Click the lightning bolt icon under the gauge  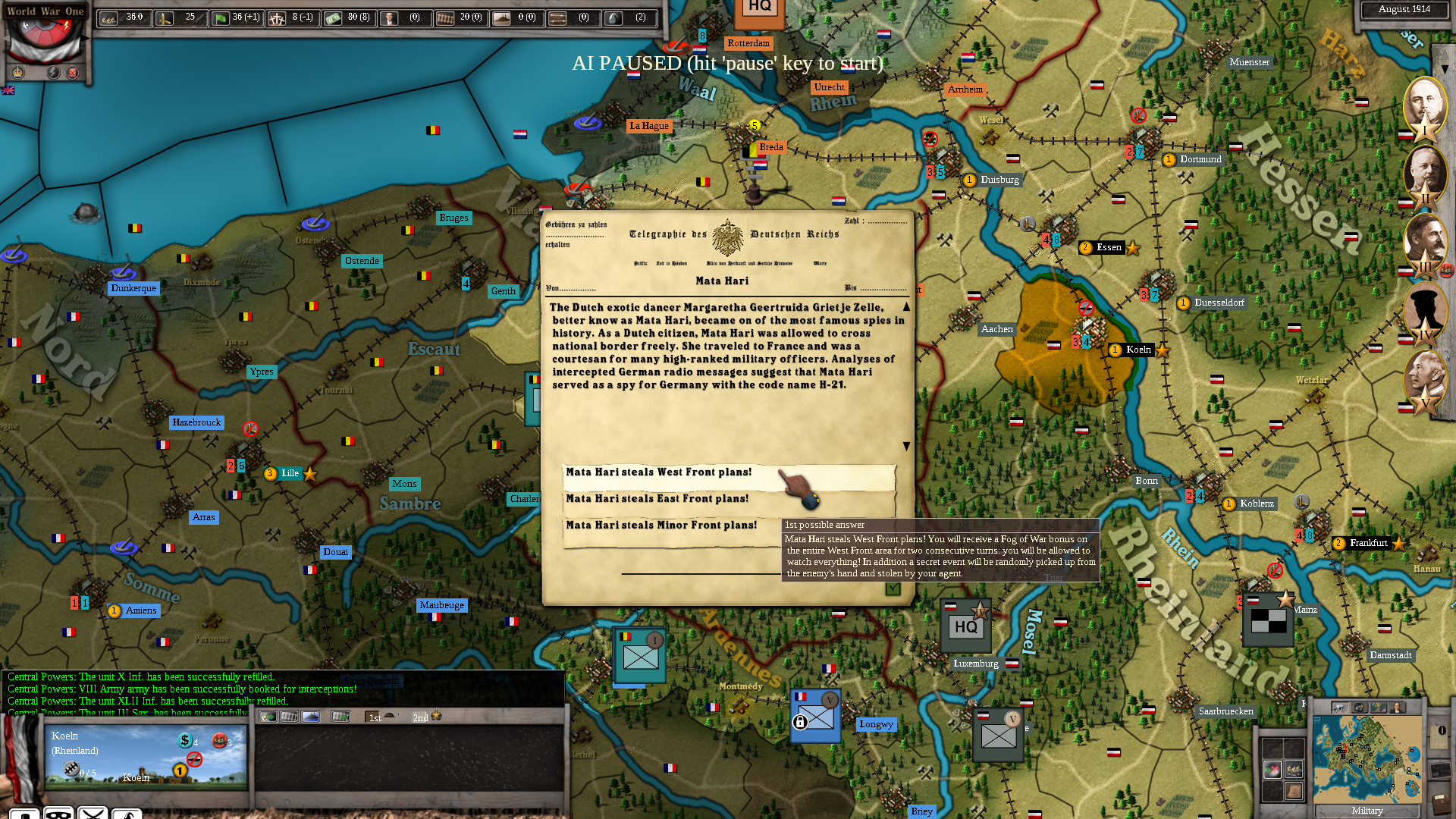click(53, 73)
